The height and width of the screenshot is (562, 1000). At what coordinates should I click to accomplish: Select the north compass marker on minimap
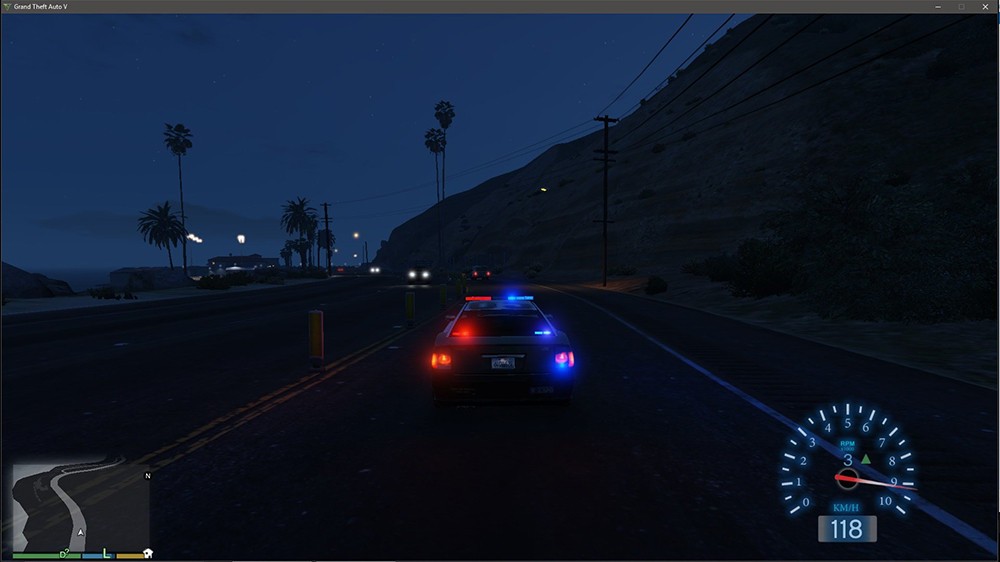(x=148, y=475)
